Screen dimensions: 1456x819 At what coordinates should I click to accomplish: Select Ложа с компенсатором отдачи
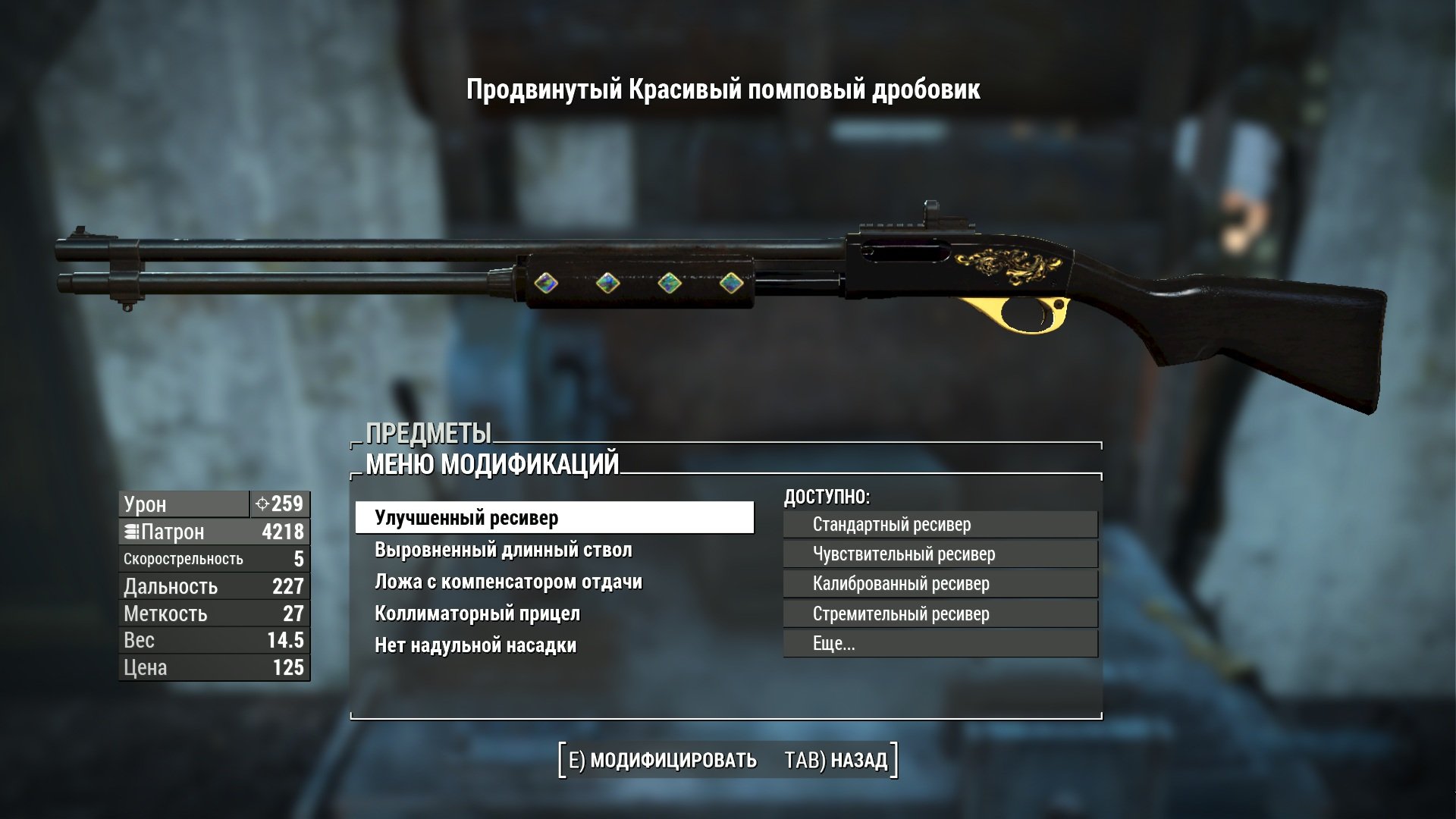pos(508,582)
